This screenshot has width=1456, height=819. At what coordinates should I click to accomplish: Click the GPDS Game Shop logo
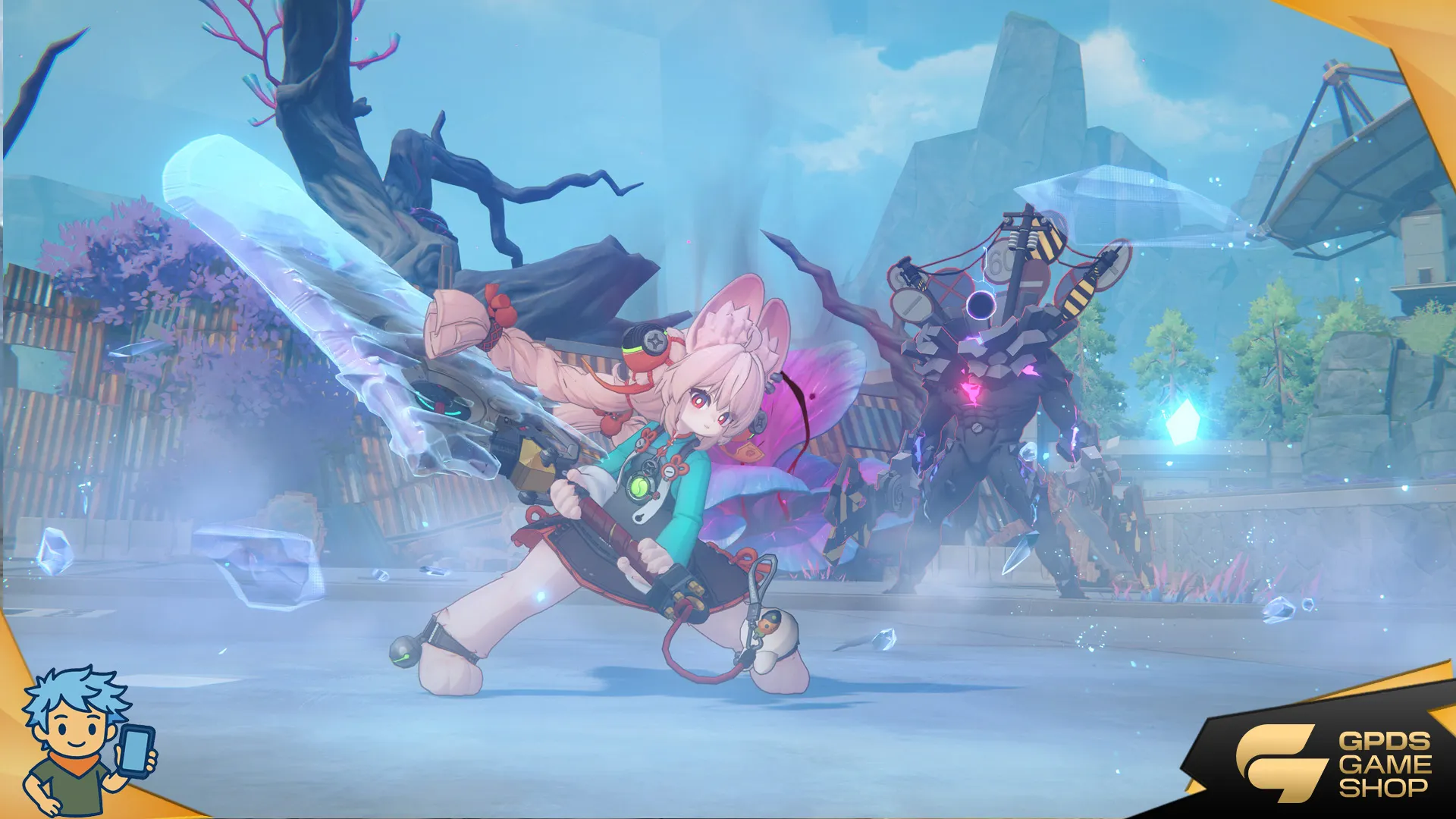coord(1333,764)
